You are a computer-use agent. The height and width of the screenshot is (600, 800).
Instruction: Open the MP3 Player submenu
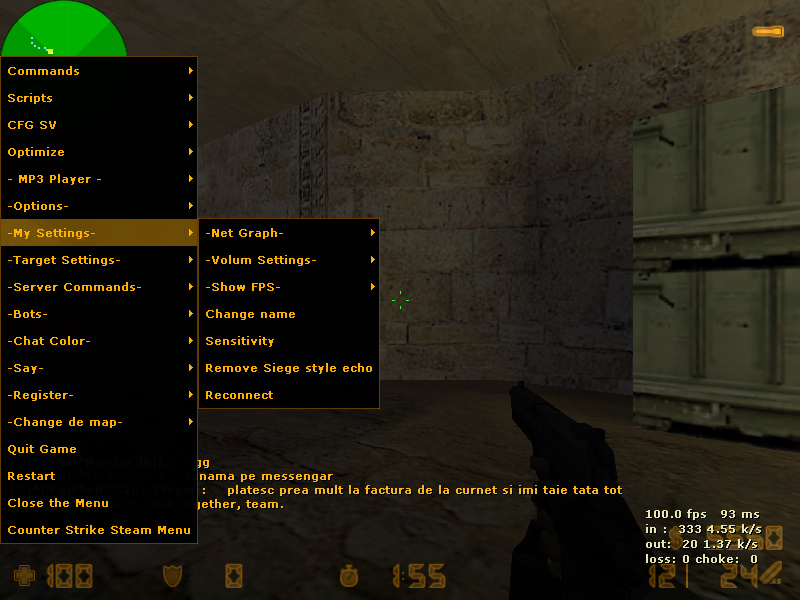coord(99,179)
